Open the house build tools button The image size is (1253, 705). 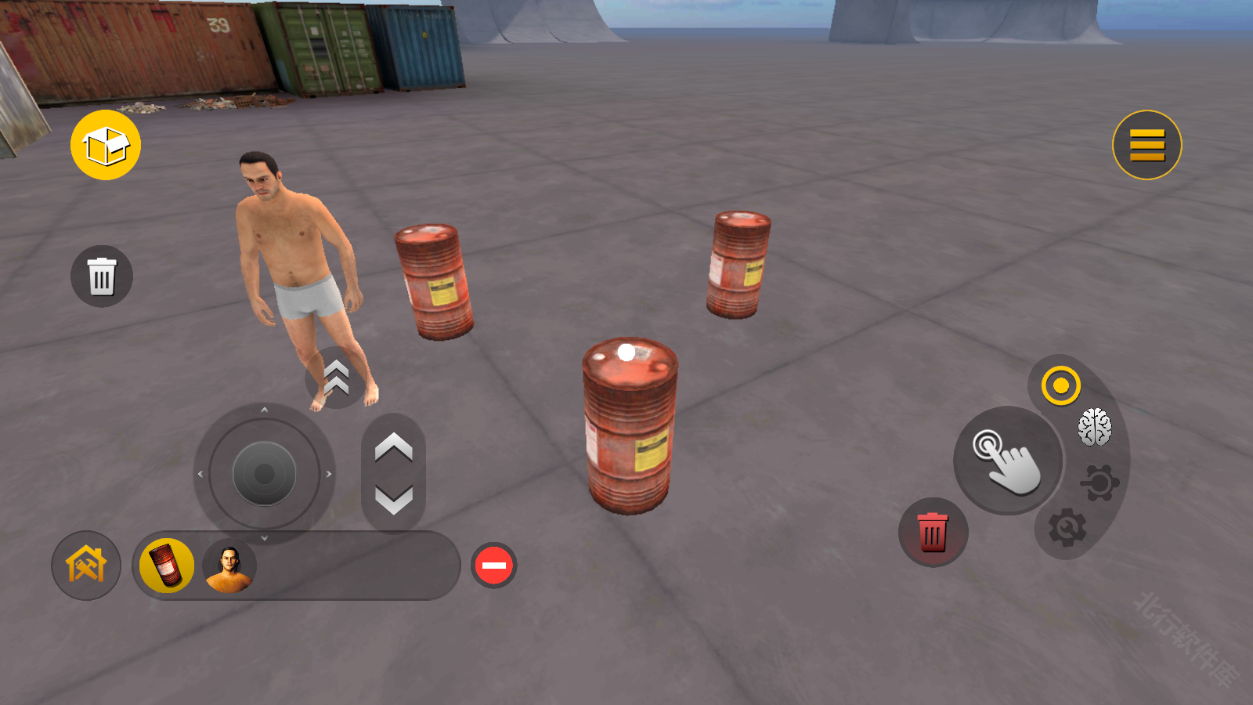click(86, 565)
